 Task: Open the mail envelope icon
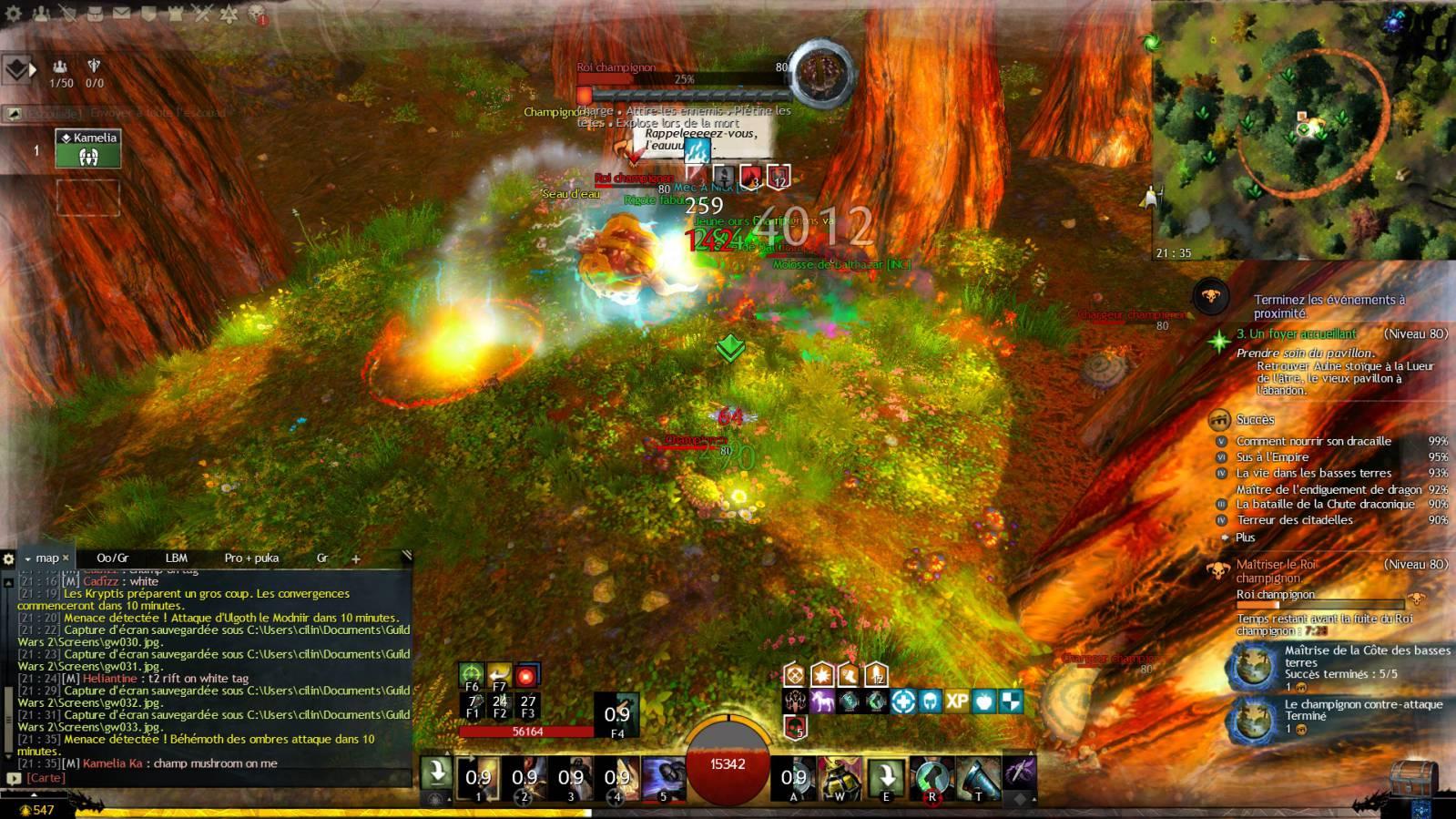coord(121,14)
